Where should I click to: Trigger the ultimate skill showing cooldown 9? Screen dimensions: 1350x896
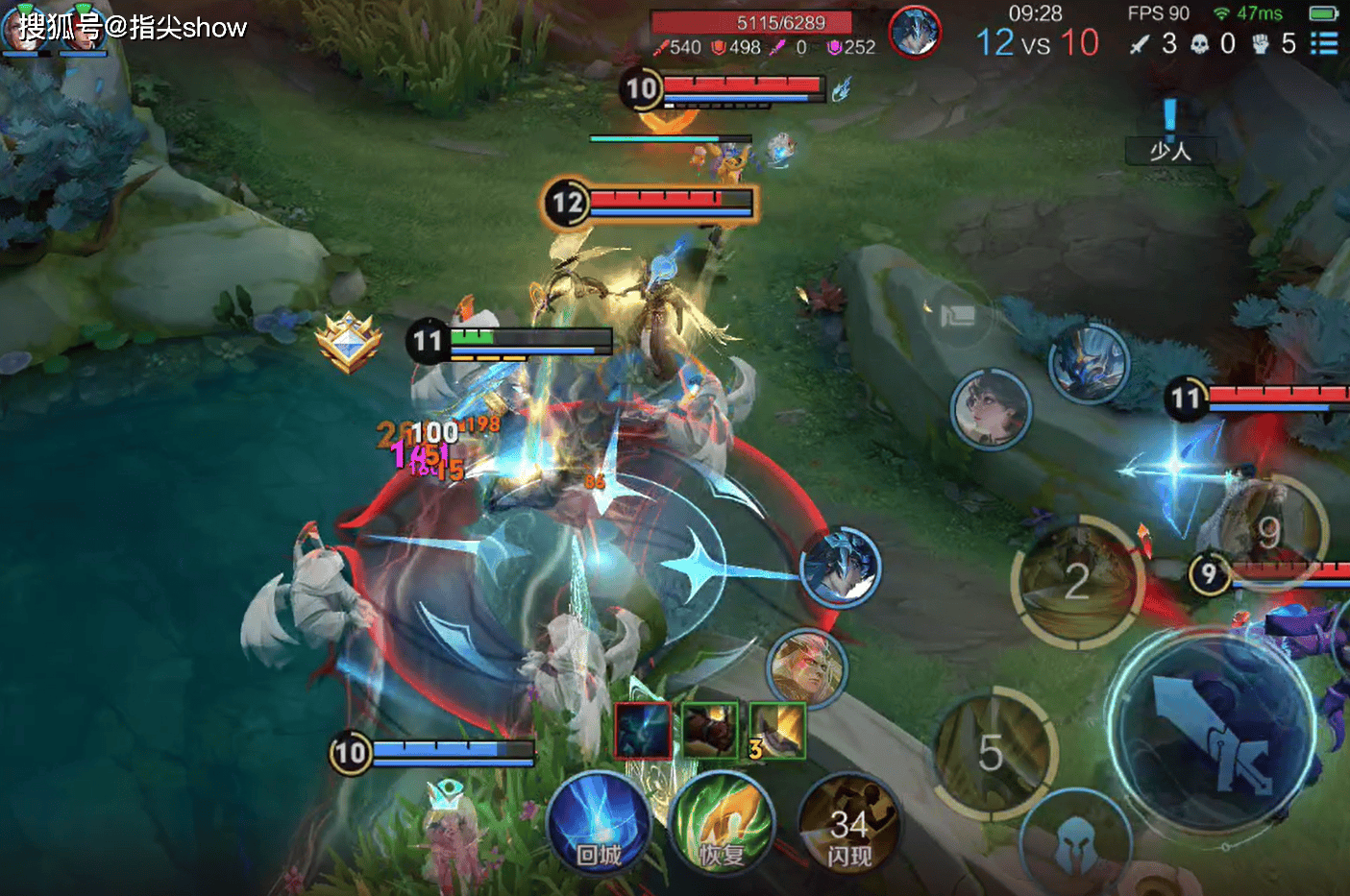pyautogui.click(x=1268, y=531)
